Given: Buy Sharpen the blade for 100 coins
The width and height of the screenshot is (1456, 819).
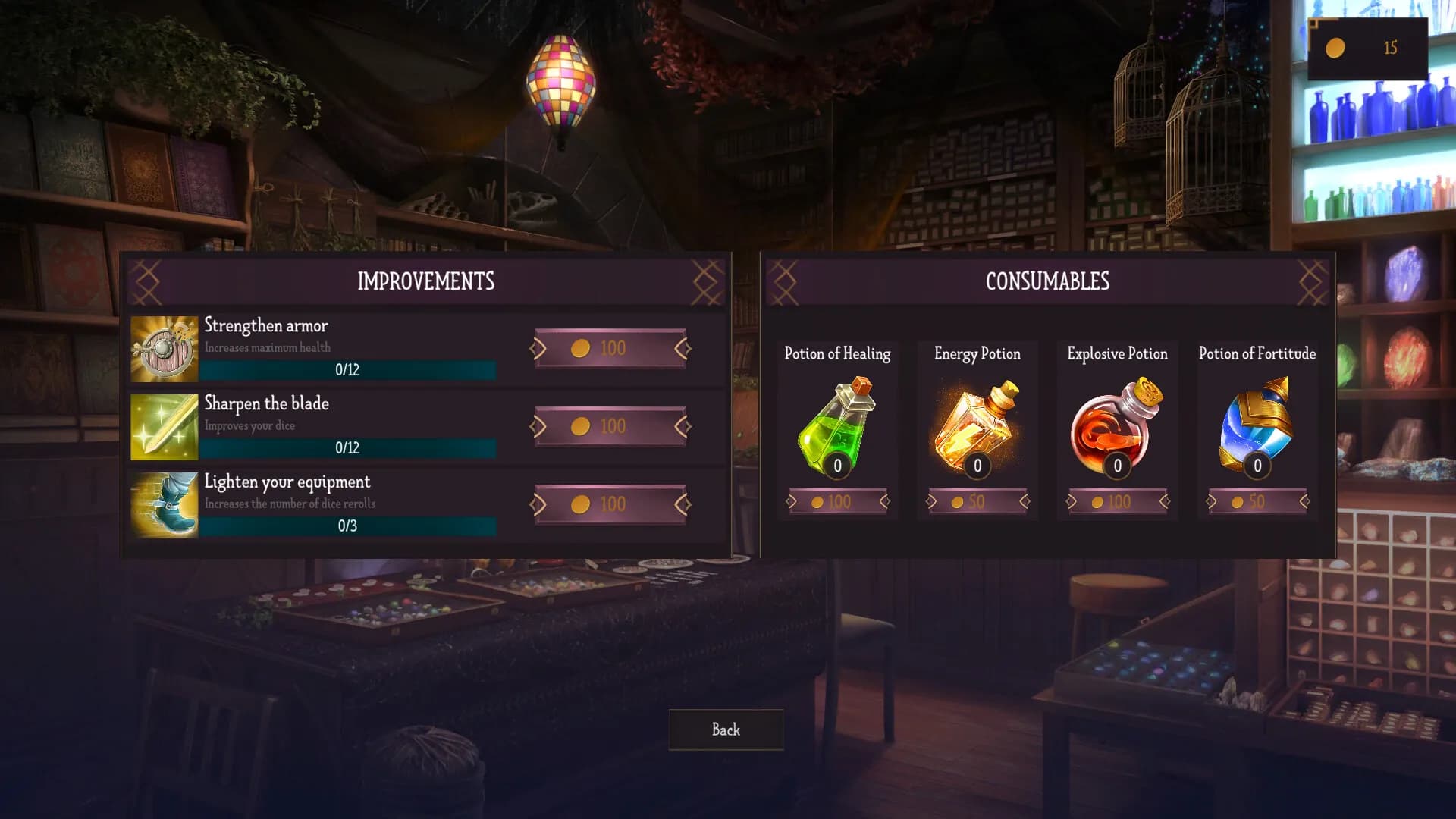Looking at the screenshot, I should pos(610,425).
